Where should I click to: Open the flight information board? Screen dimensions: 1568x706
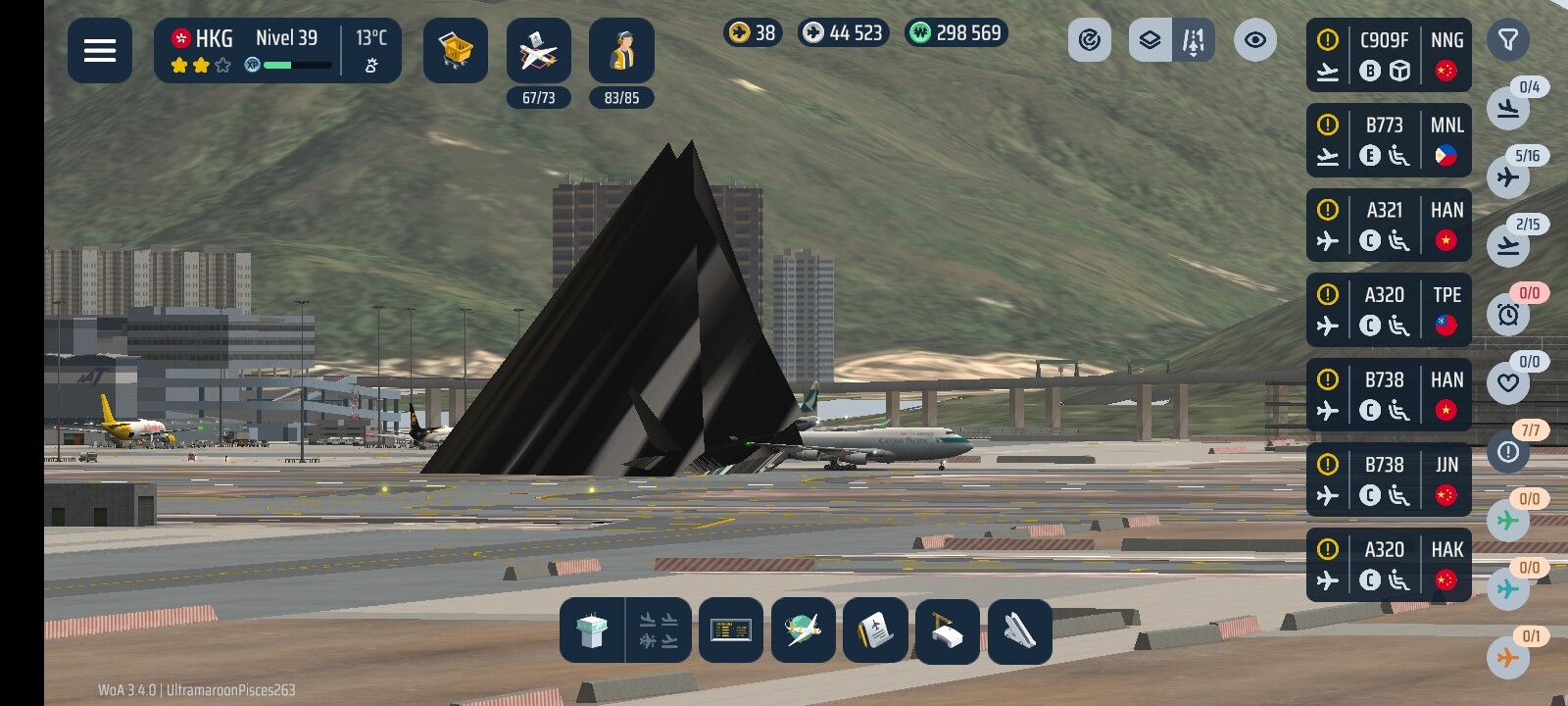pyautogui.click(x=731, y=630)
